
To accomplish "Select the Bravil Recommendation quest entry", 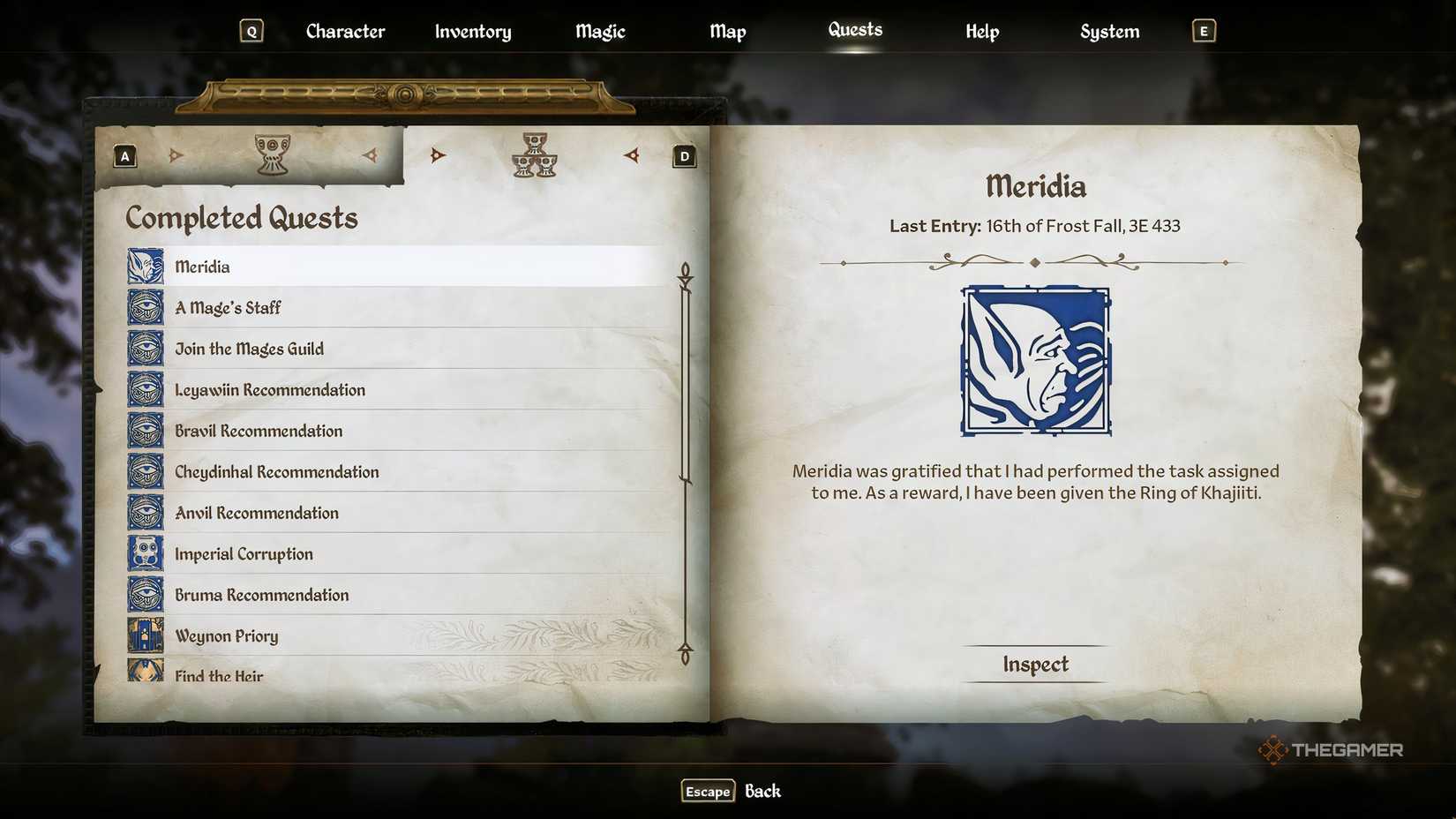I will (259, 431).
